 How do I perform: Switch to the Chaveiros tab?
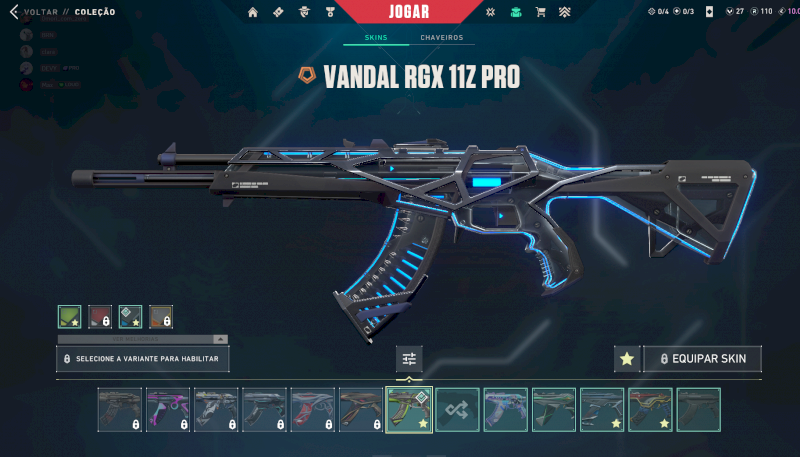coord(441,38)
